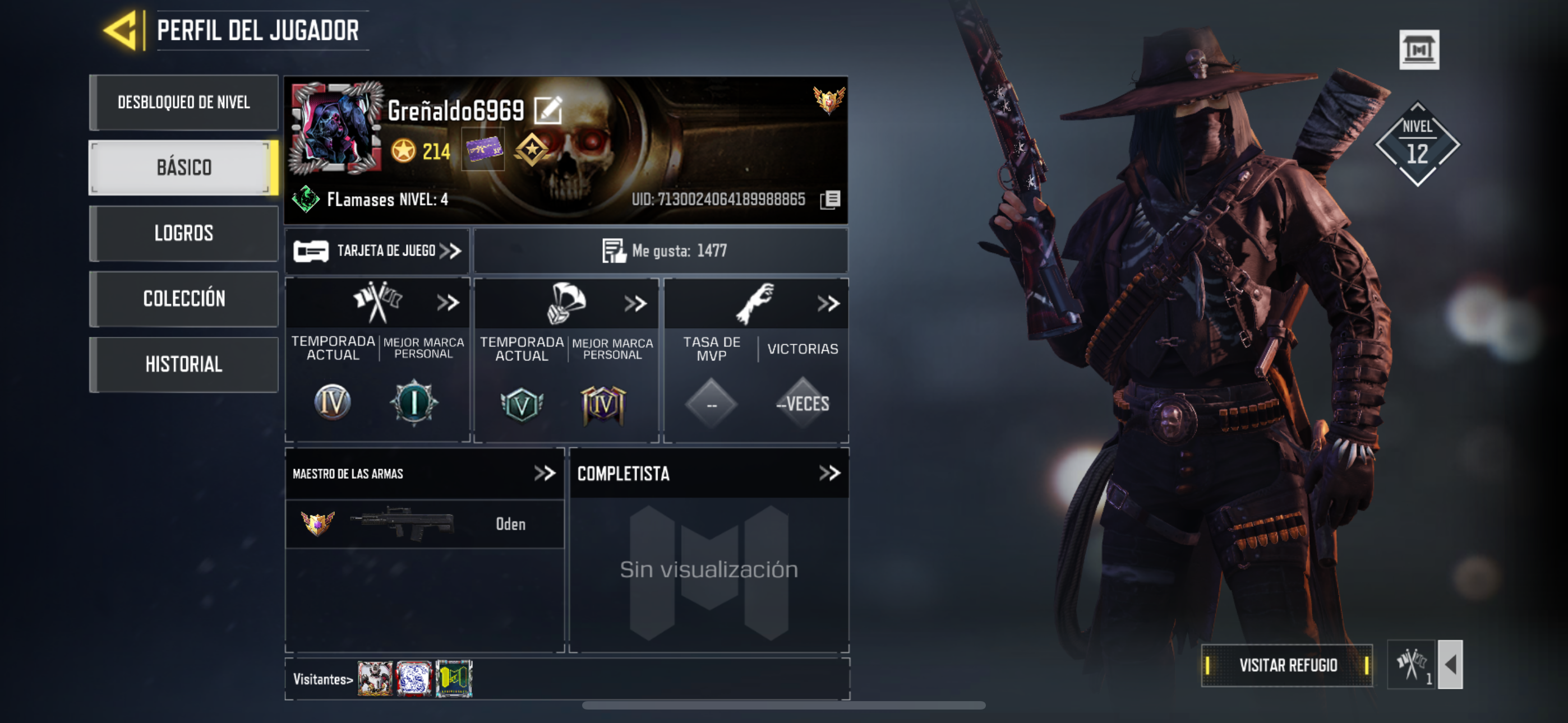Expand the Completista section
The height and width of the screenshot is (723, 1568).
[x=829, y=474]
